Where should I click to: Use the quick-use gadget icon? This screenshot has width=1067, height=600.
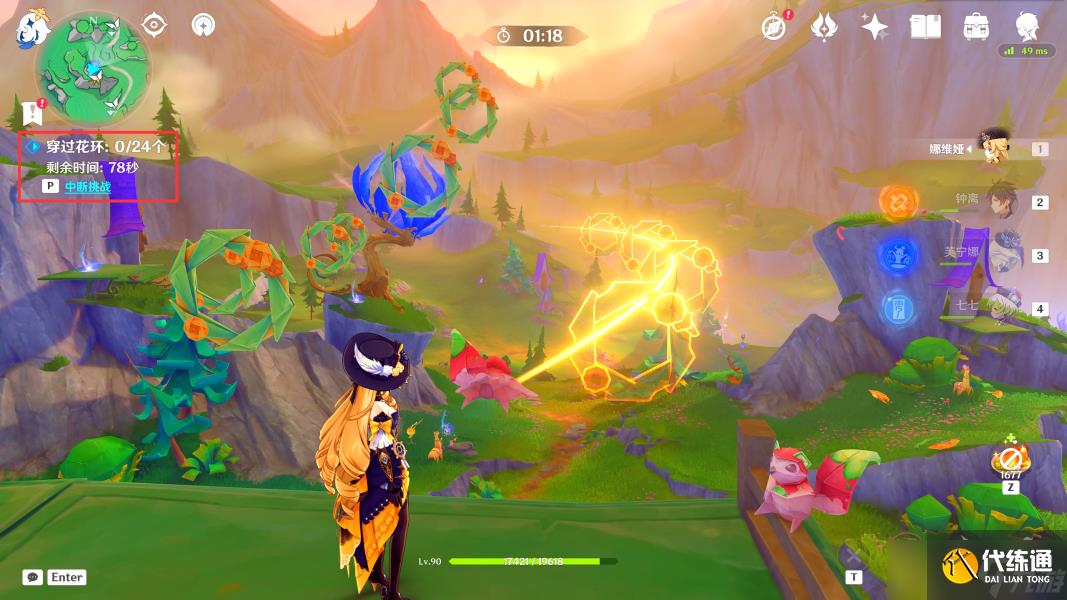[x=1010, y=462]
